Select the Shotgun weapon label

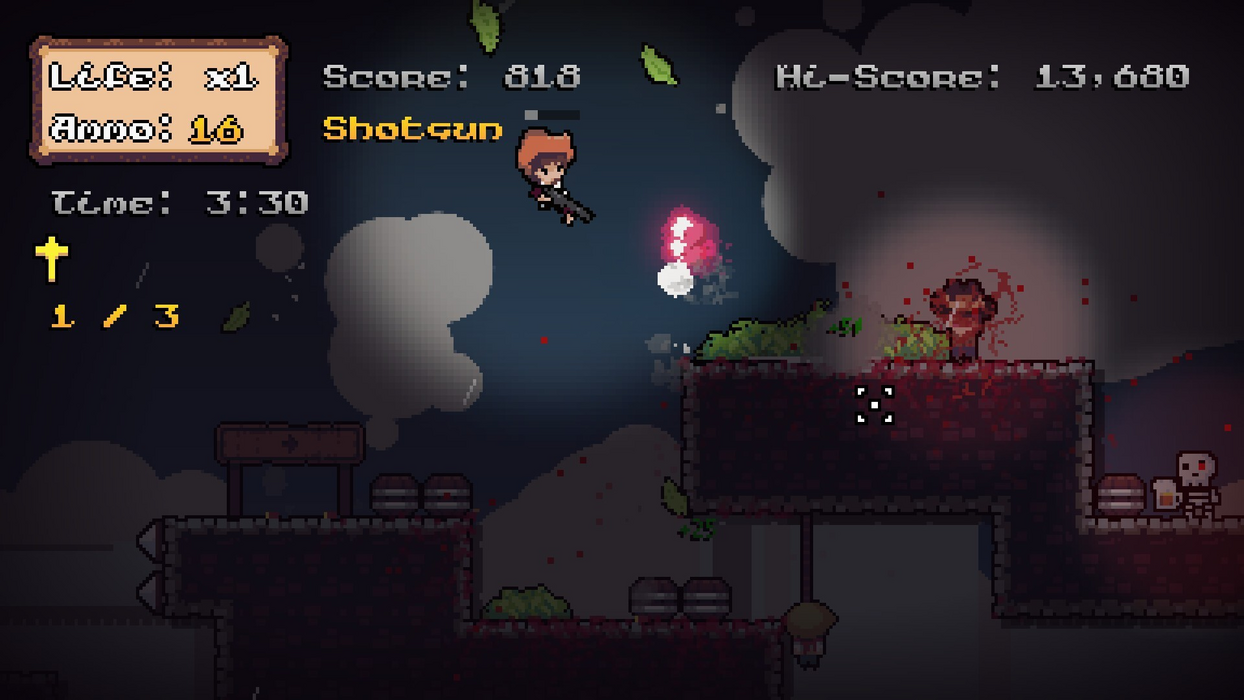(412, 129)
